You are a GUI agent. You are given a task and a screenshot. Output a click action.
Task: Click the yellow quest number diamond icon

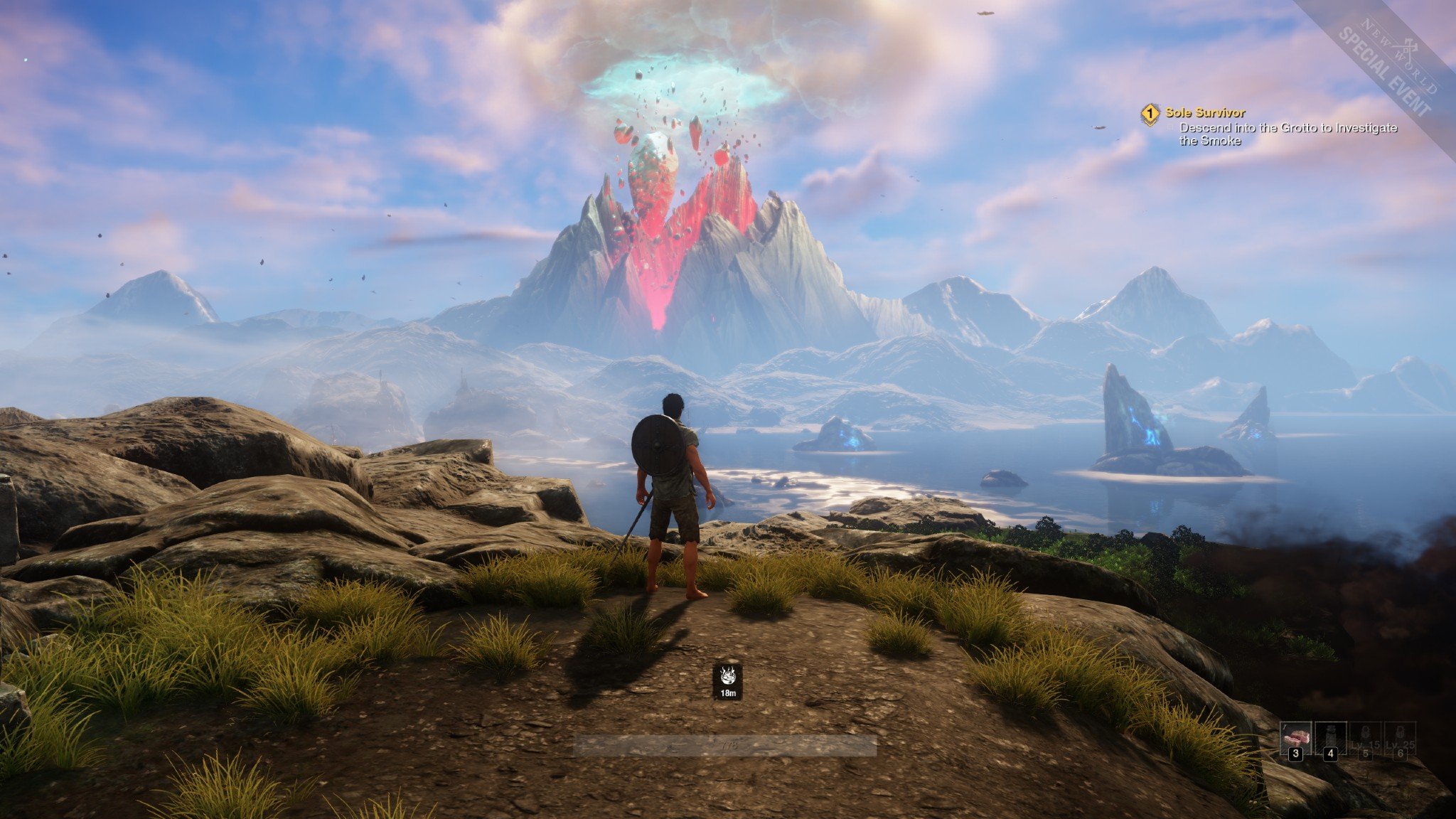[1150, 113]
